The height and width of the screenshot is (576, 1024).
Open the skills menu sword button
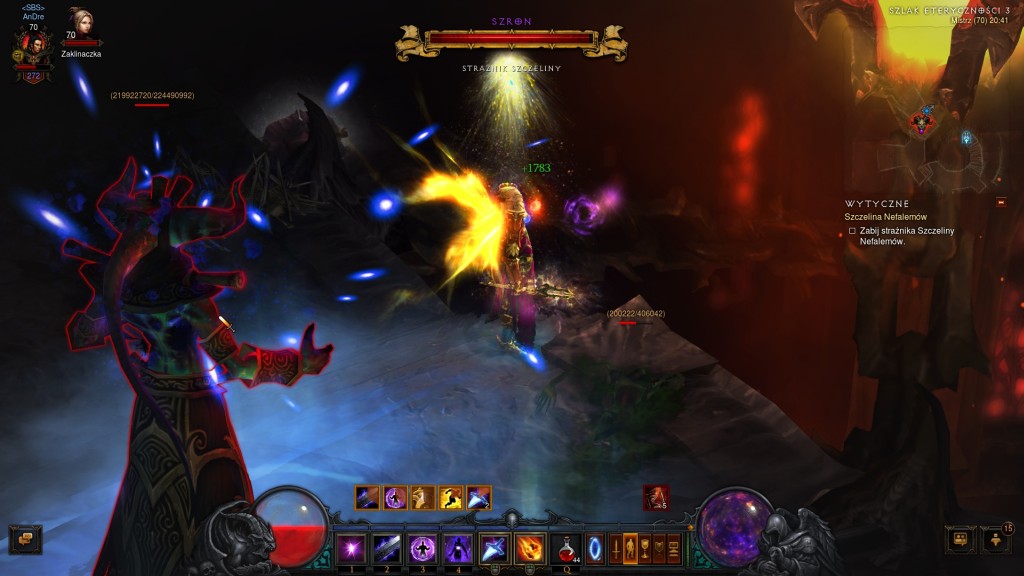click(615, 548)
